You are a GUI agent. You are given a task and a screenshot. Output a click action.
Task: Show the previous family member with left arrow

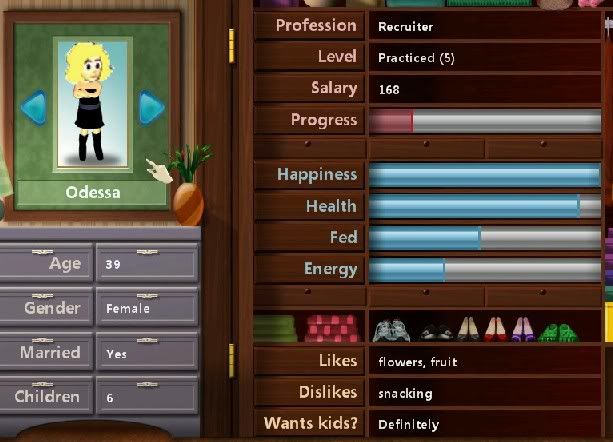(36, 106)
